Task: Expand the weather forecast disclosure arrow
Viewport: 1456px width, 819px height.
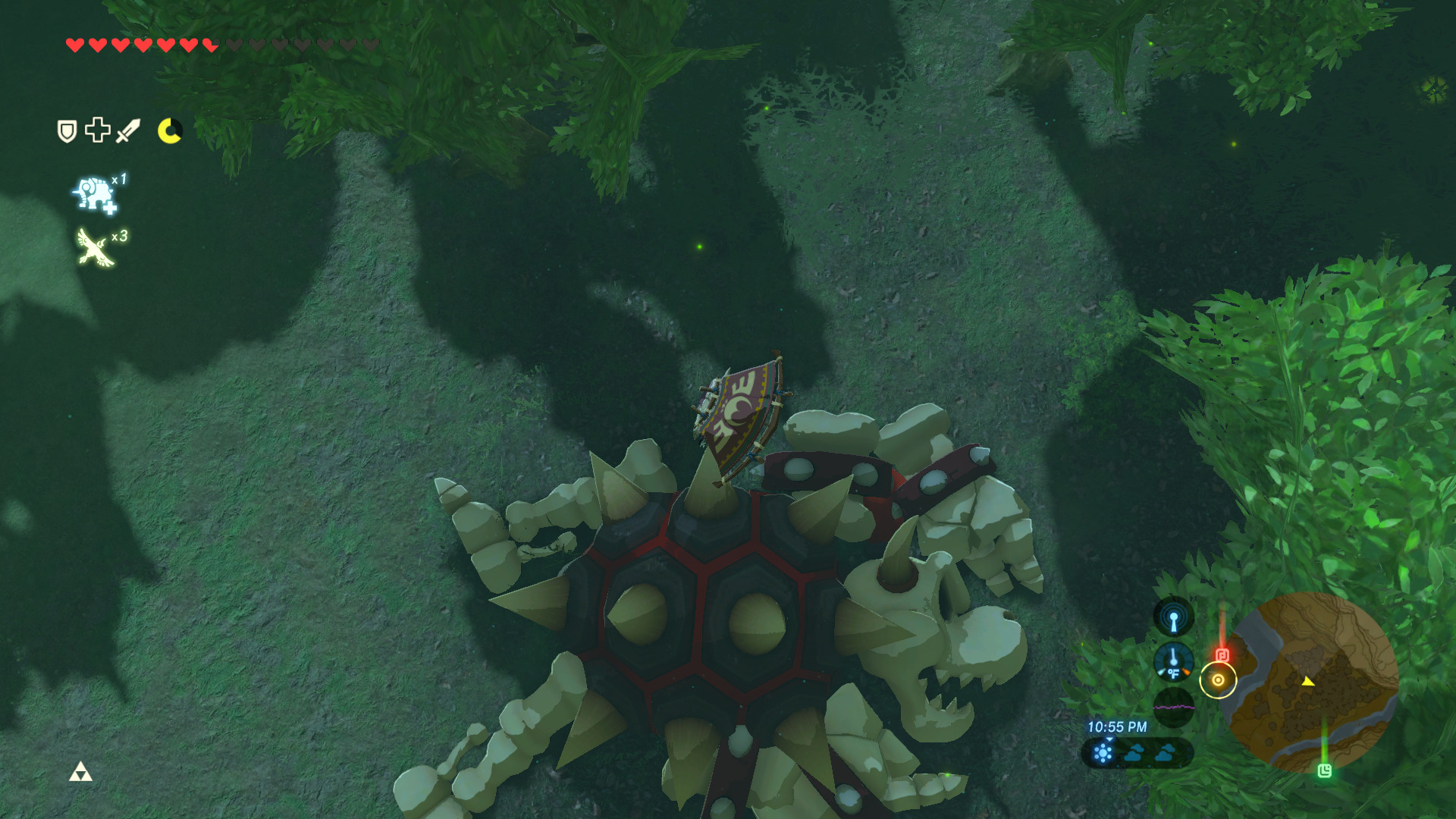Action: 1110,739
